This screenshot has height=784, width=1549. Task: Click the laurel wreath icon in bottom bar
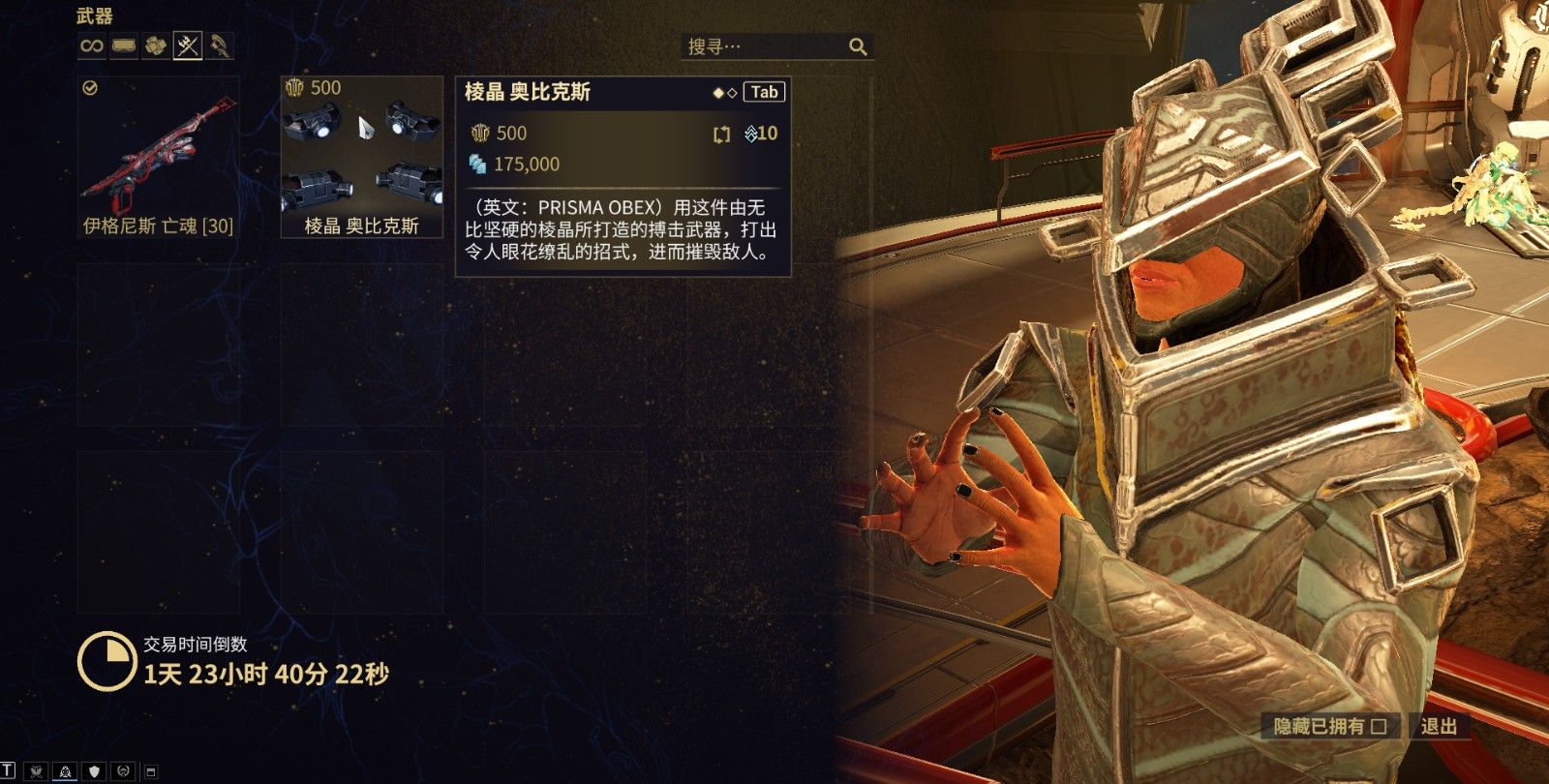[122, 771]
